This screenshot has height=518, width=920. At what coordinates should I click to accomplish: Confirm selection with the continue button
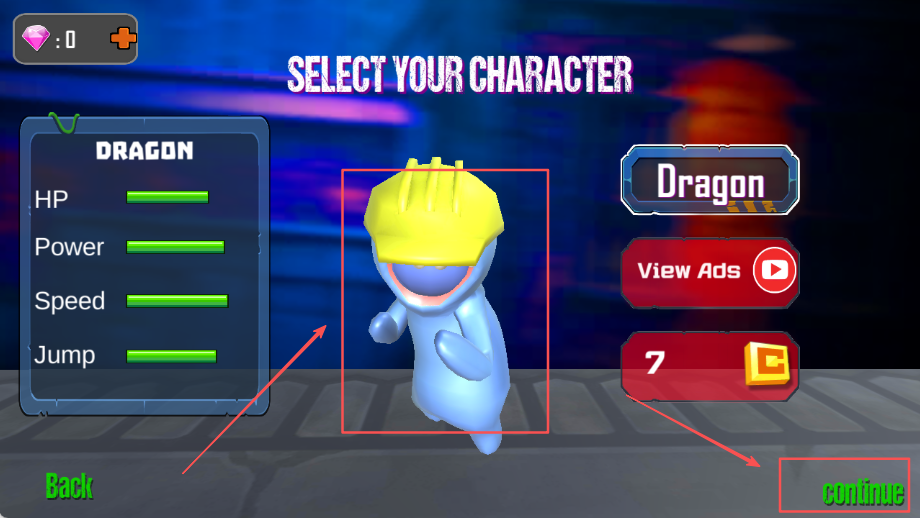point(863,492)
